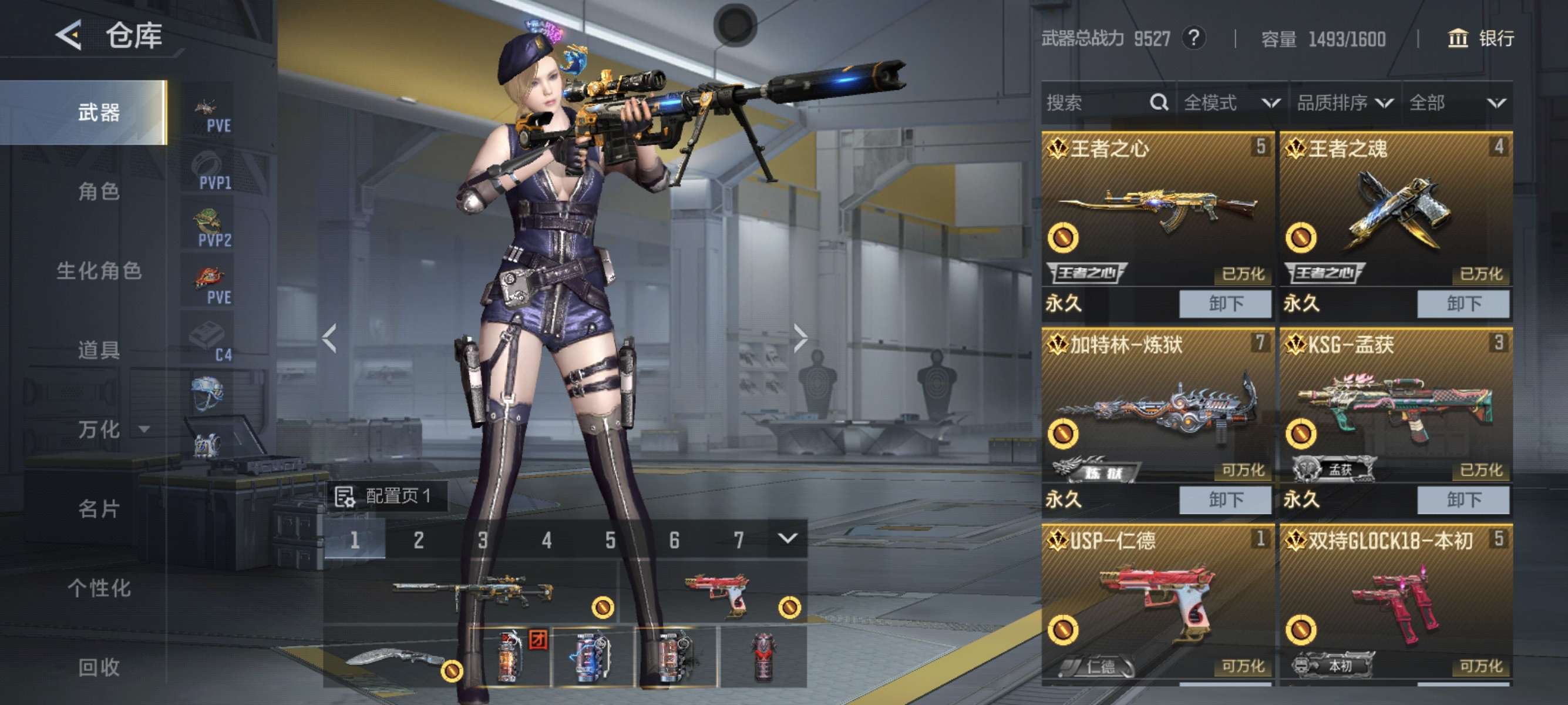This screenshot has width=1568, height=705.
Task: Unequip 王者之心 with its 卸下 button
Action: tap(1224, 303)
